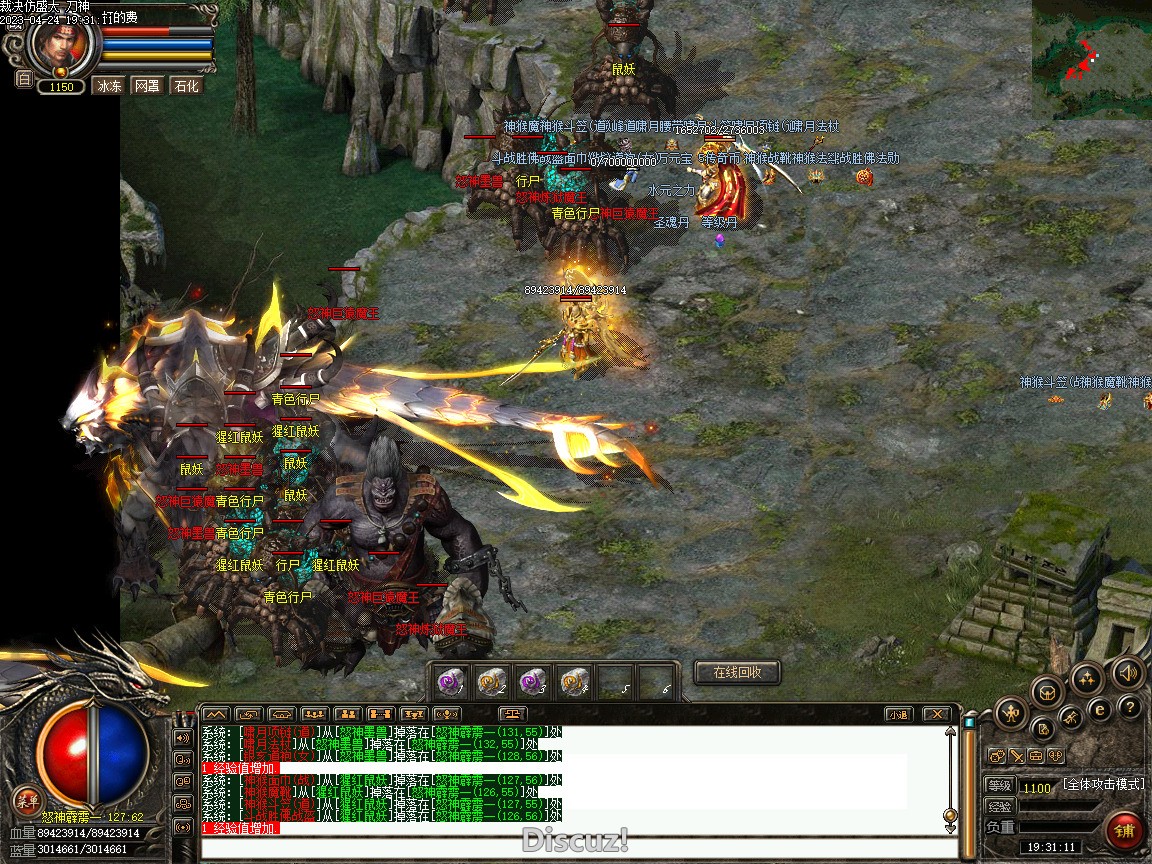Click the 在线回收 online recycle button
1152x864 pixels.
[x=737, y=673]
